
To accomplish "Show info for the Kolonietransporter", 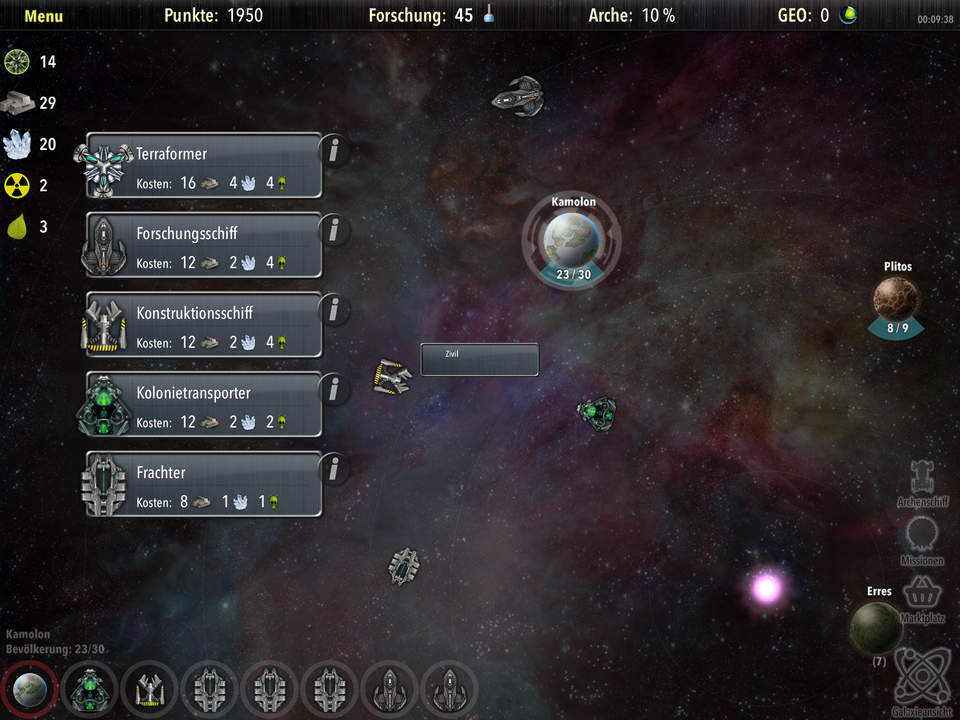I will click(334, 389).
